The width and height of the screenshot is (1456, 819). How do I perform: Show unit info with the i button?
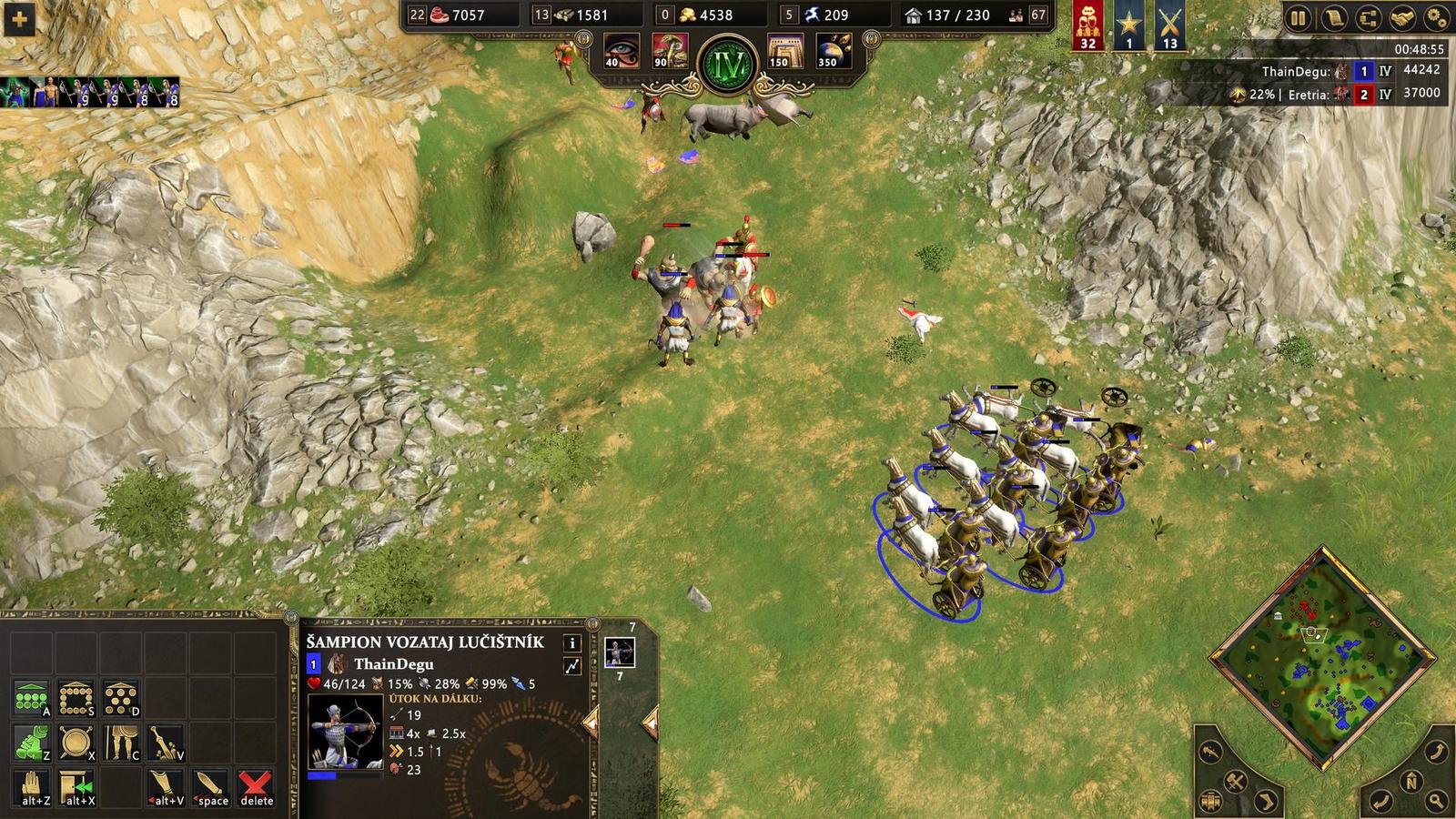pyautogui.click(x=571, y=644)
